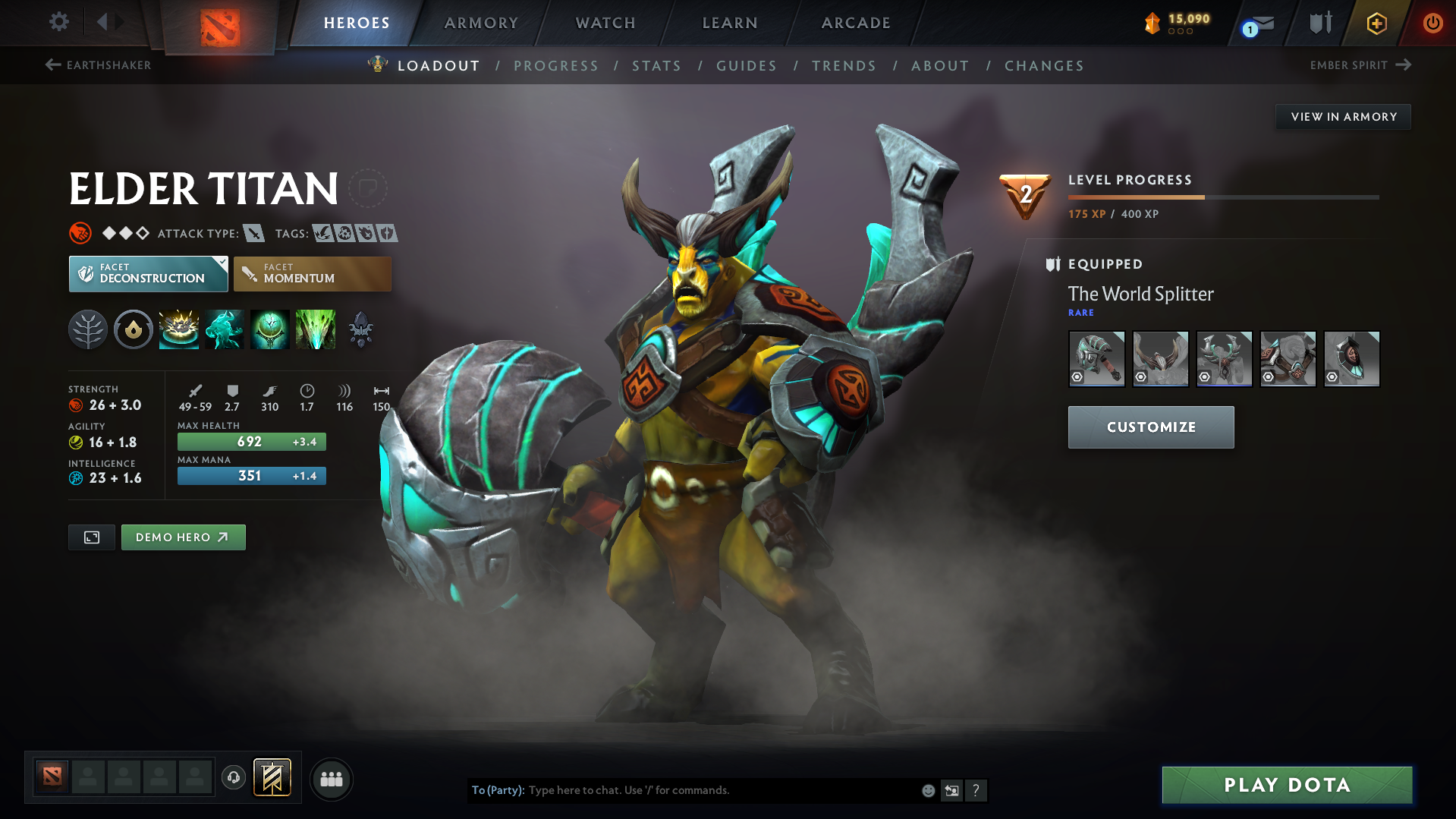Open the friends list icon near chat
Viewport: 1456px width, 819px height.
[x=331, y=779]
